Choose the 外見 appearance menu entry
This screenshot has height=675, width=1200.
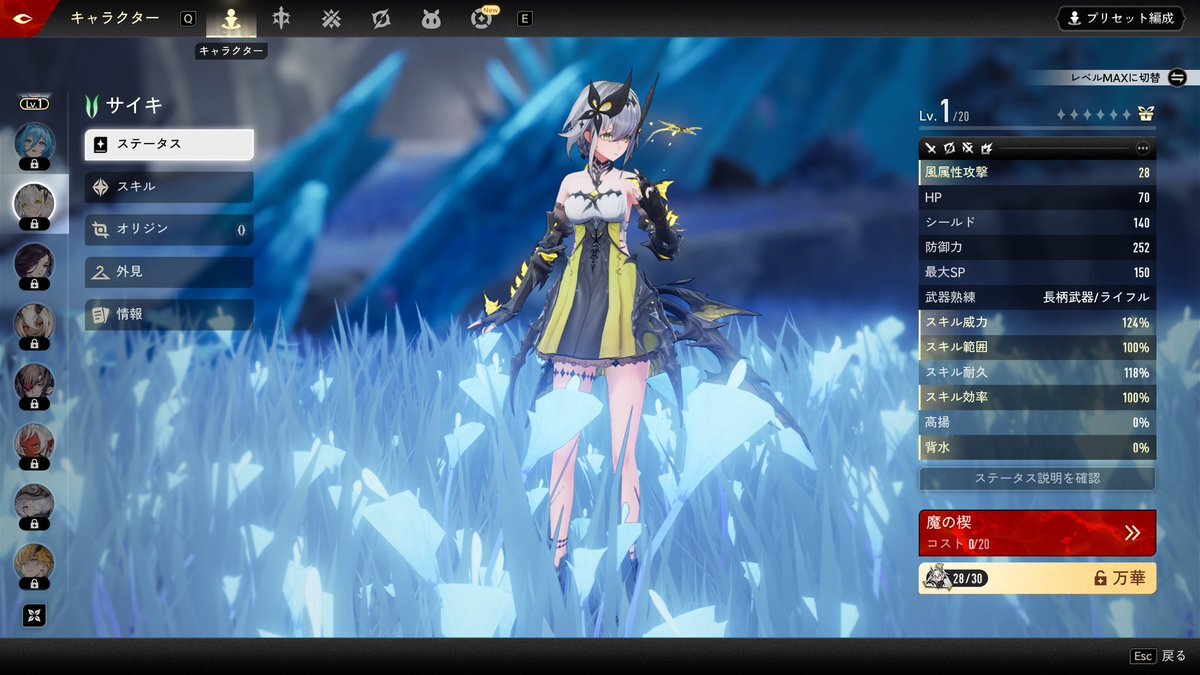pyautogui.click(x=169, y=272)
